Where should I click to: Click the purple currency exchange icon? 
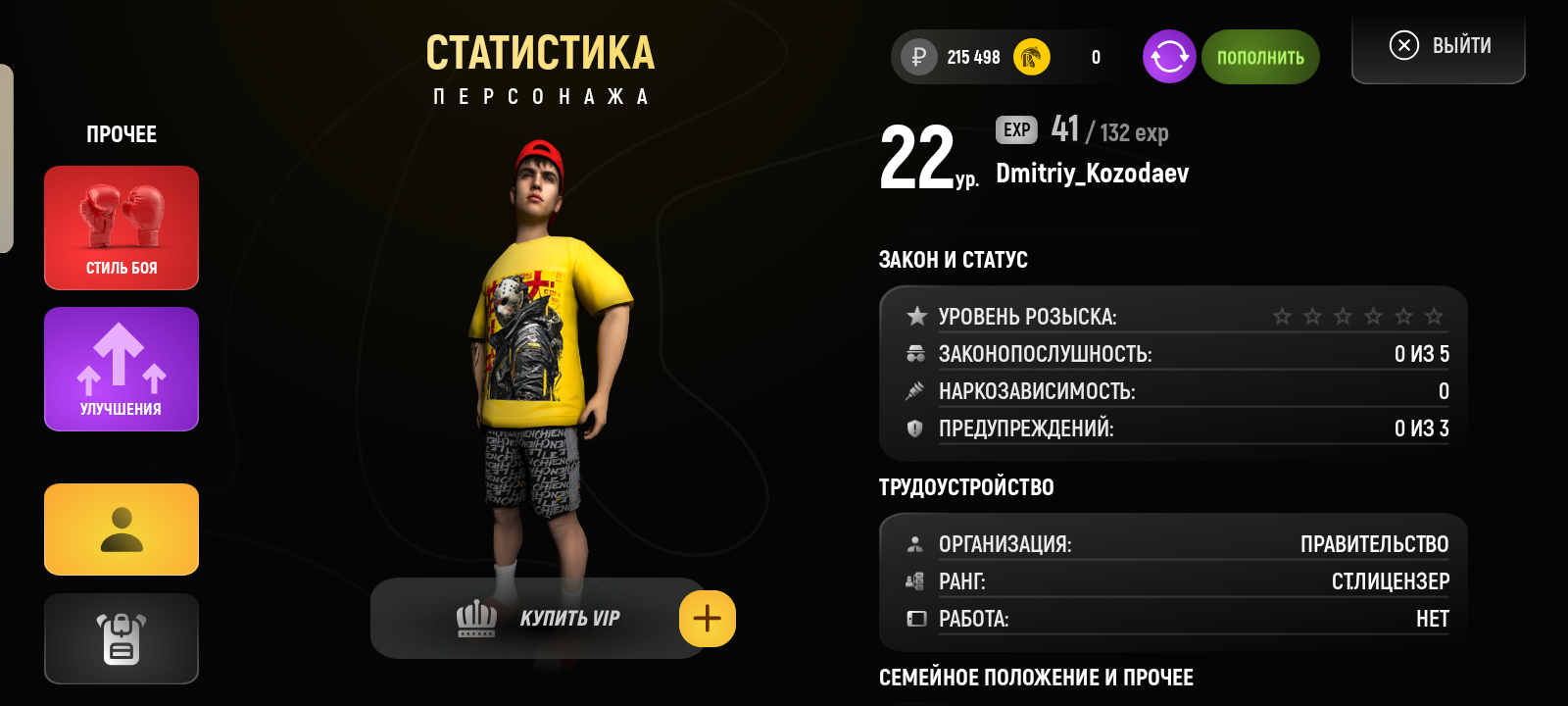point(1168,57)
